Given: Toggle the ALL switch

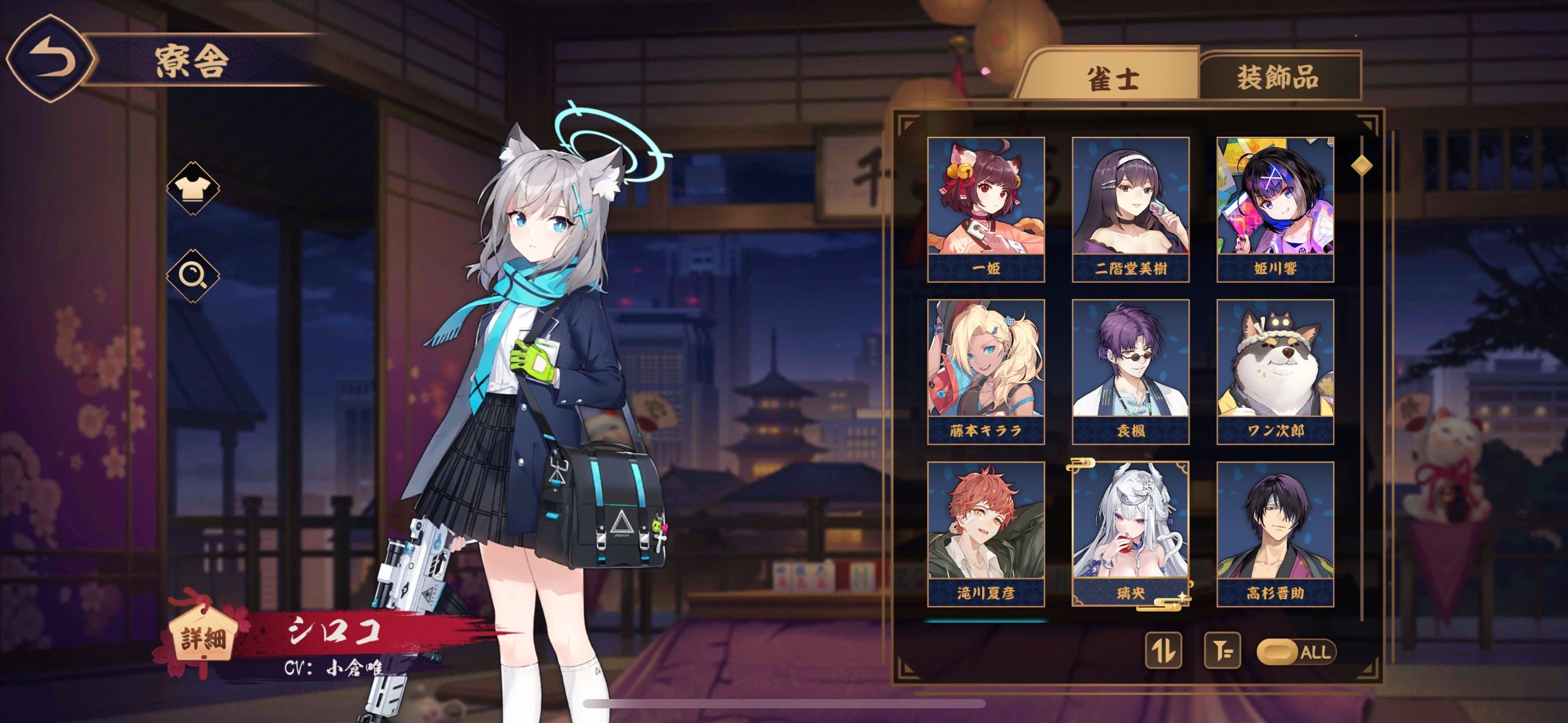Looking at the screenshot, I should coord(1296,651).
